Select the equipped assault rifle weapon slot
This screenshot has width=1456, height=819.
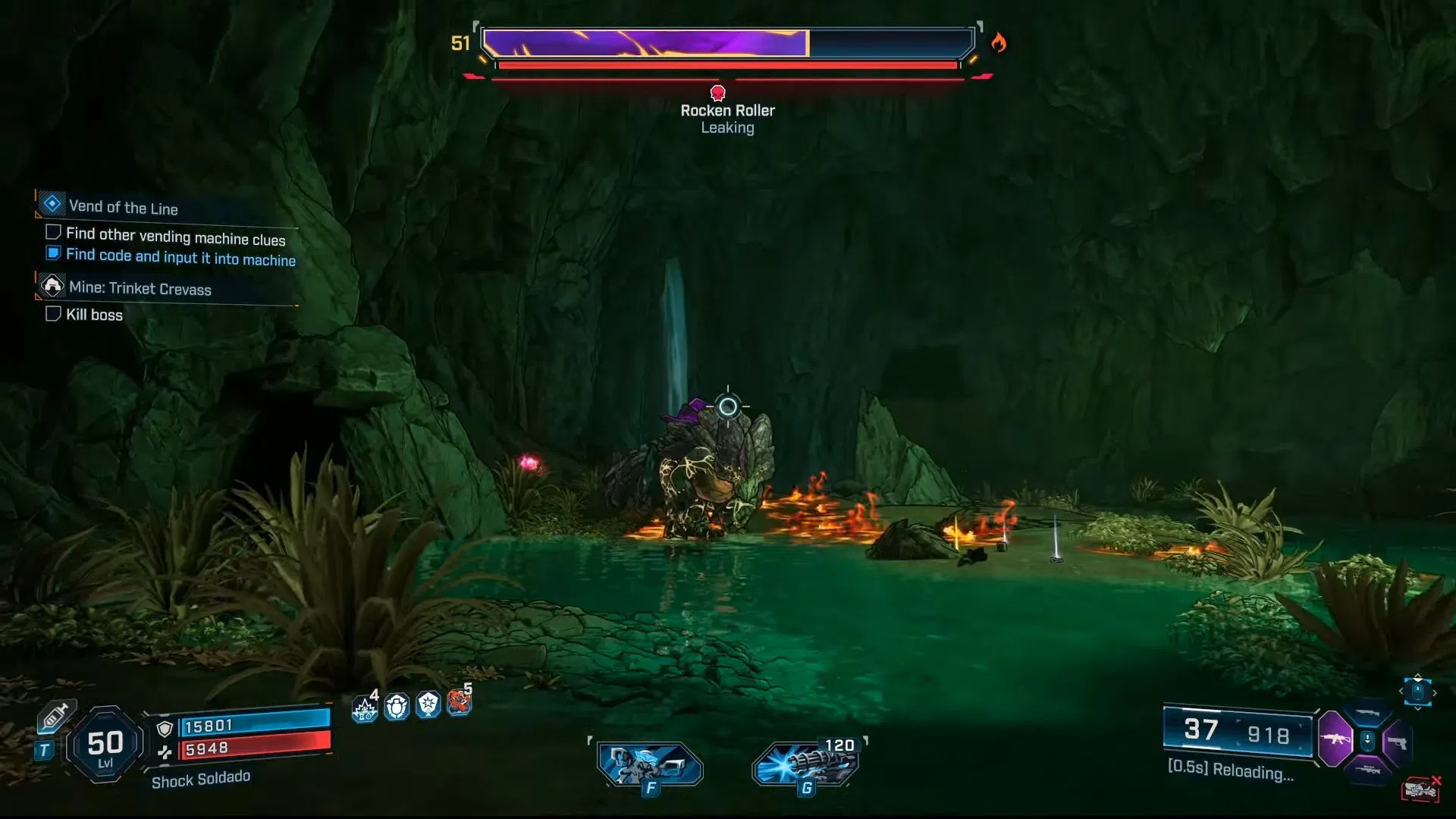[1335, 739]
